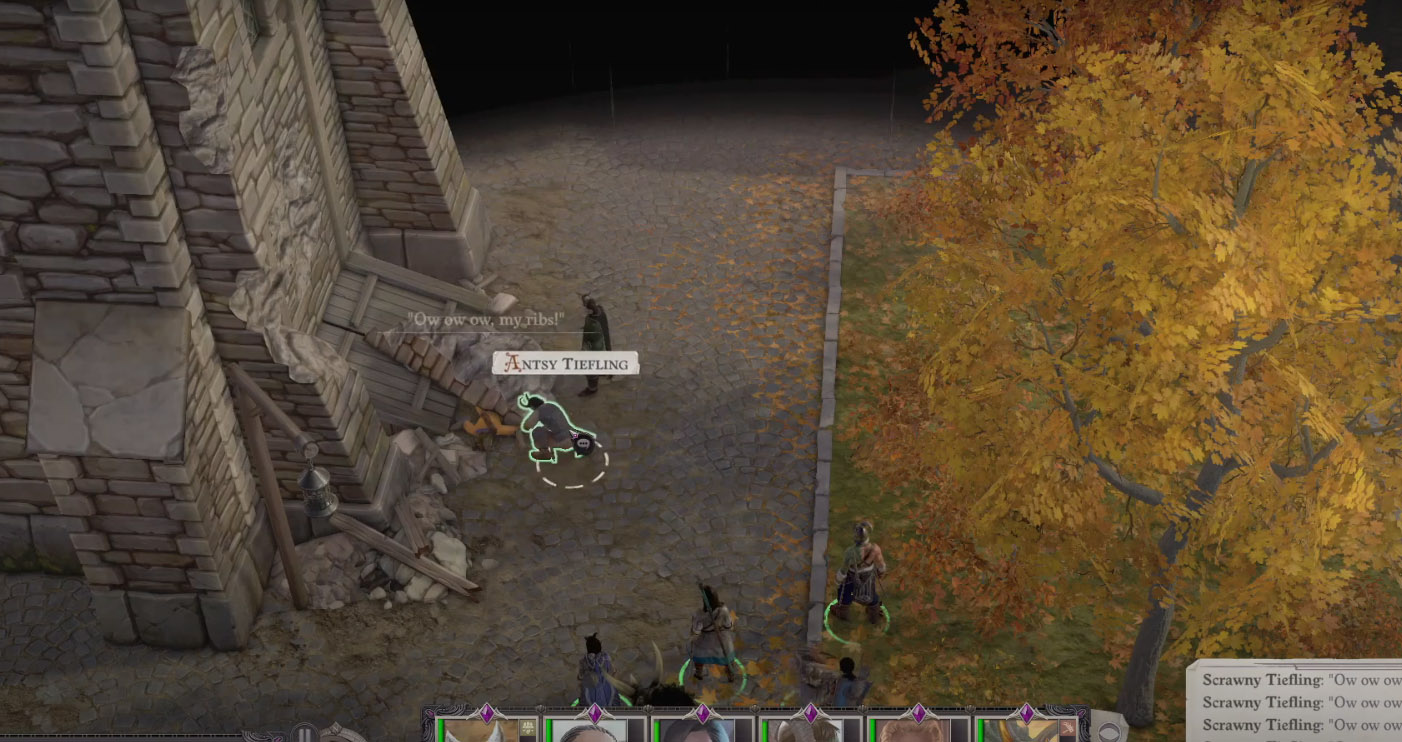Click the level-up gem above the third portrait
This screenshot has height=742, width=1402.
[x=703, y=713]
